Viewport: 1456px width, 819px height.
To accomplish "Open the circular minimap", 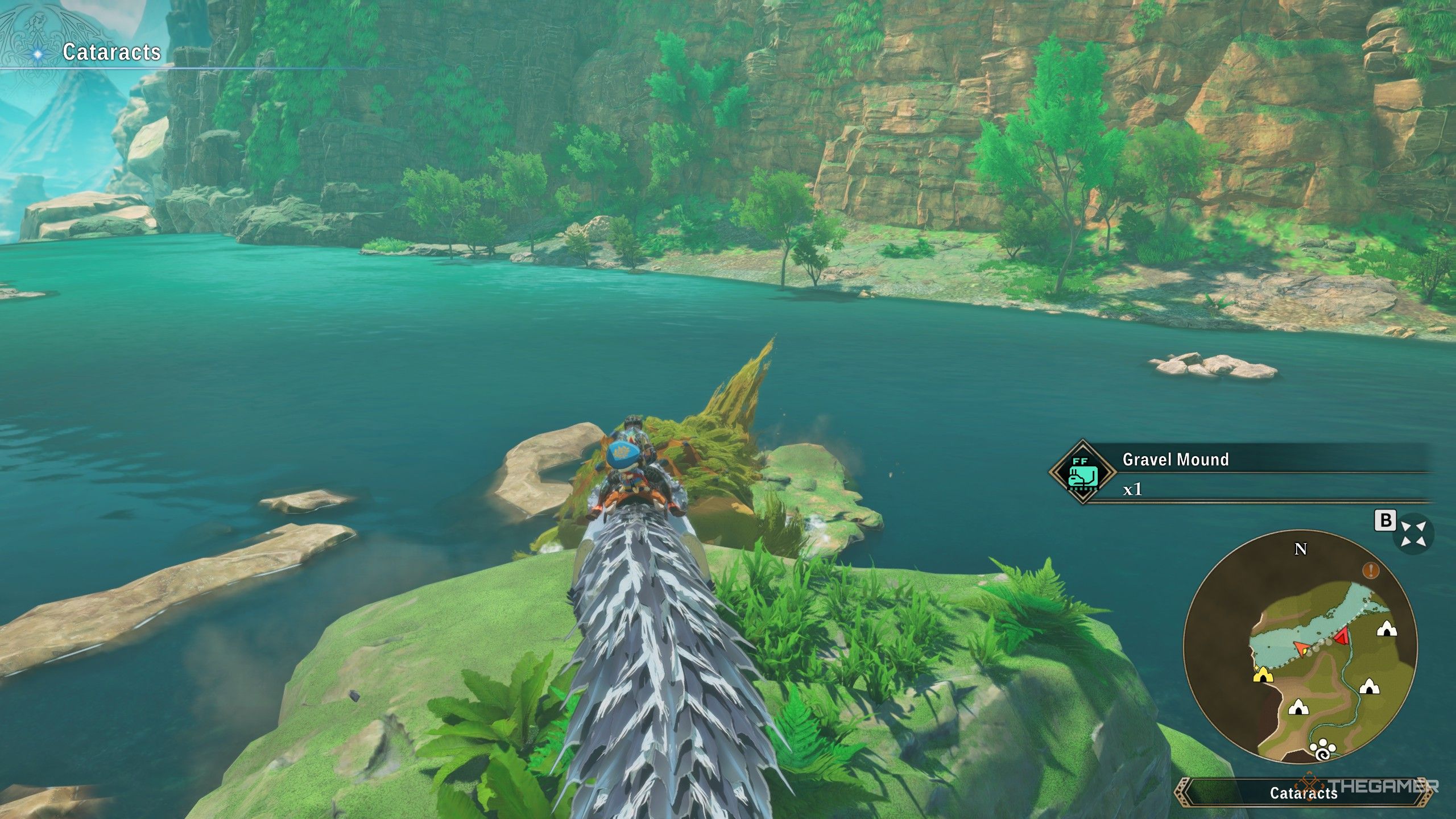I will click(1300, 648).
